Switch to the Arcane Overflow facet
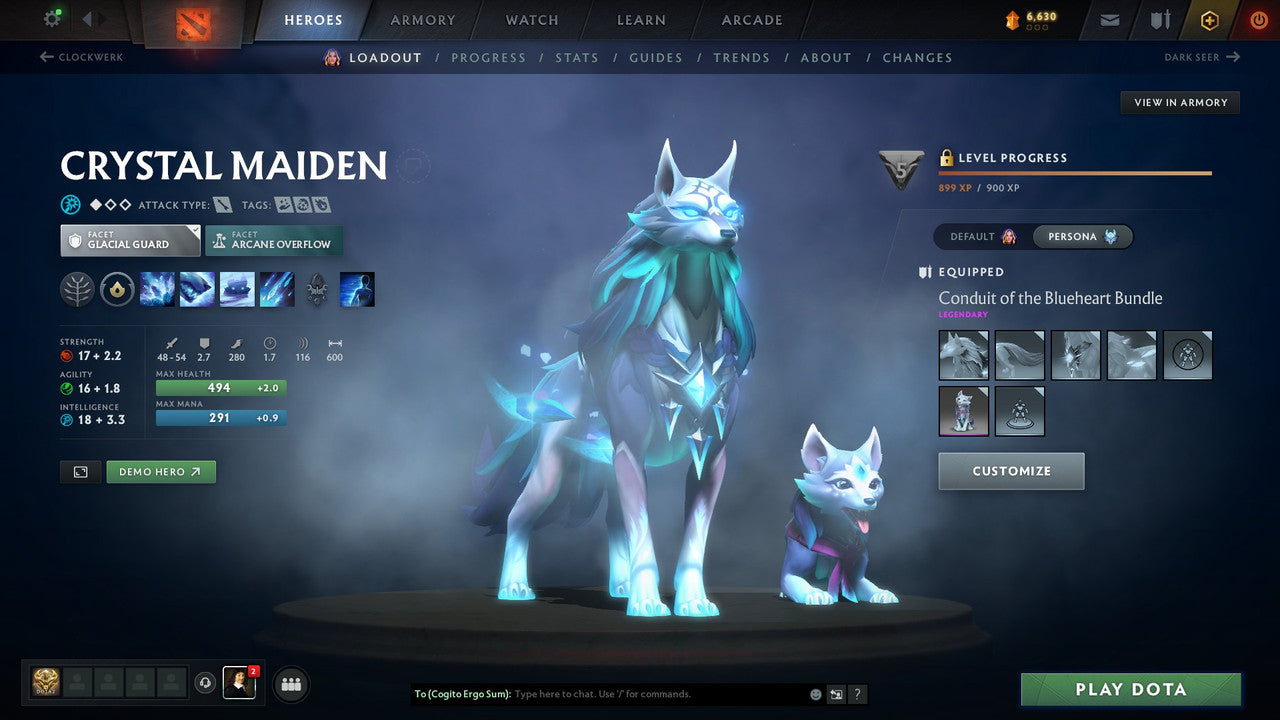The width and height of the screenshot is (1280, 720). coord(273,240)
